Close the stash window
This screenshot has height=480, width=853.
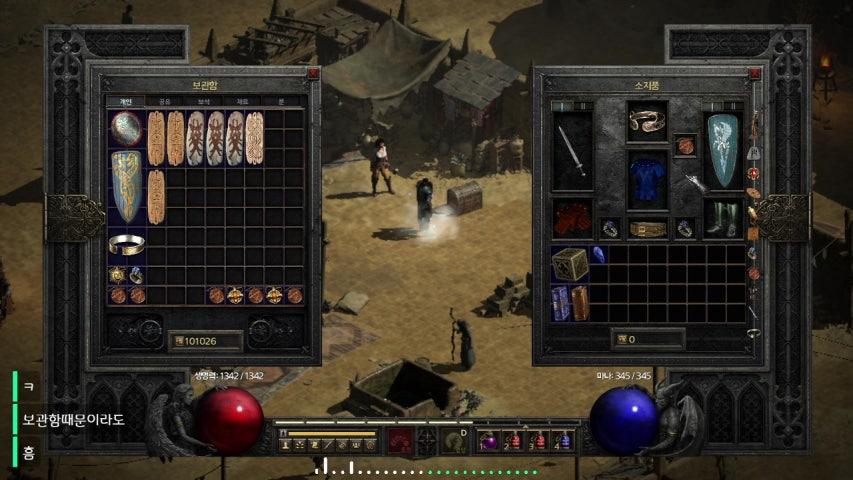click(x=313, y=73)
